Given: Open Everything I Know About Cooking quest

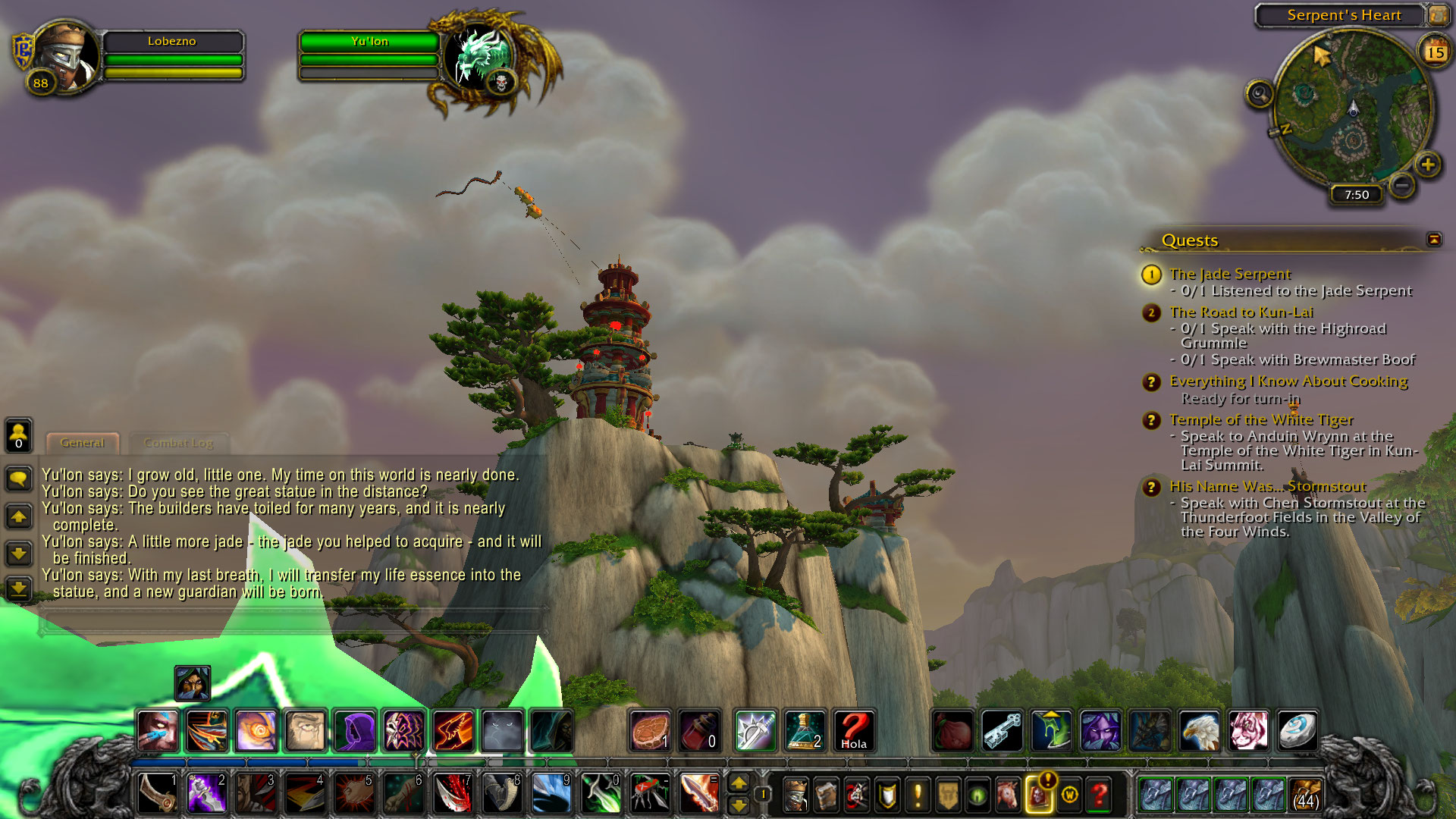Looking at the screenshot, I should tap(1288, 381).
